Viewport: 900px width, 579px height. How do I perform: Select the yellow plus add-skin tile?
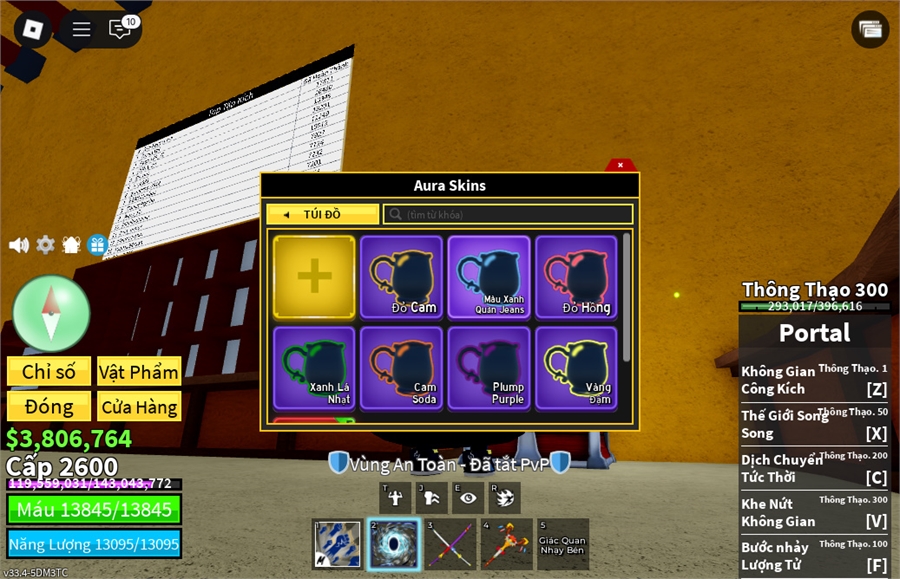(x=314, y=277)
